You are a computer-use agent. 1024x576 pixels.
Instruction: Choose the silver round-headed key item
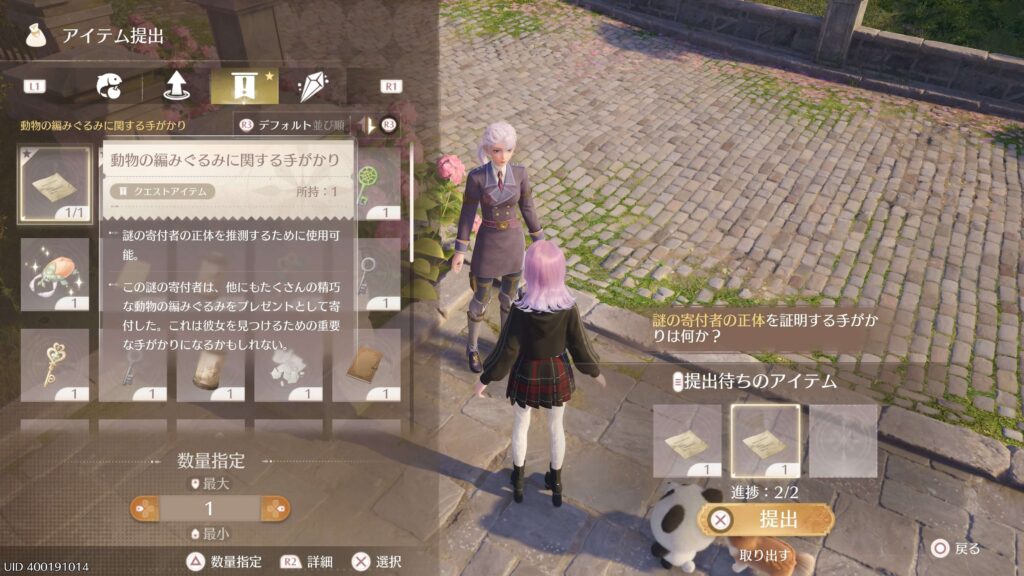[x=369, y=274]
